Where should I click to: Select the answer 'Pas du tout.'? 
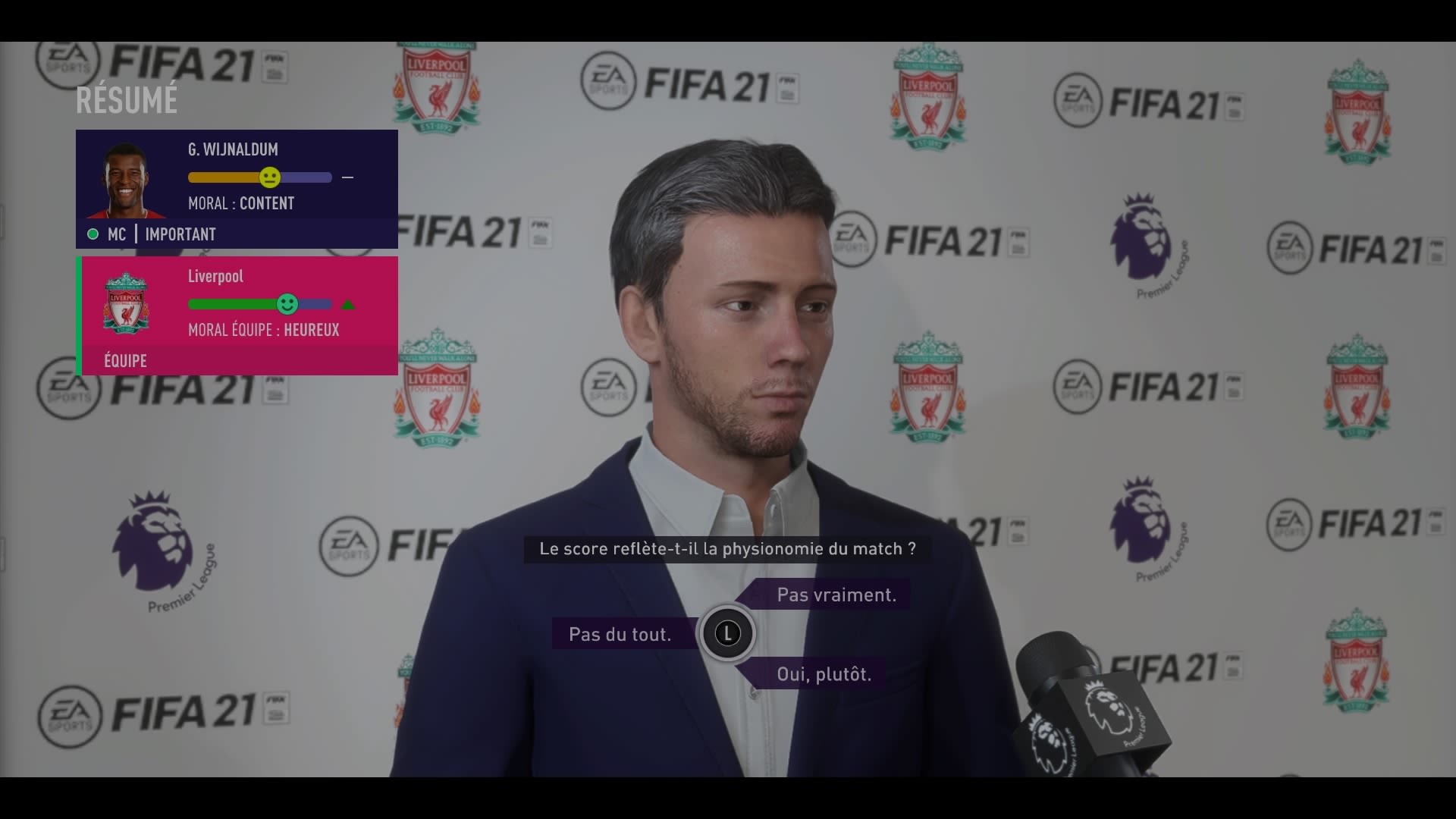tap(622, 634)
